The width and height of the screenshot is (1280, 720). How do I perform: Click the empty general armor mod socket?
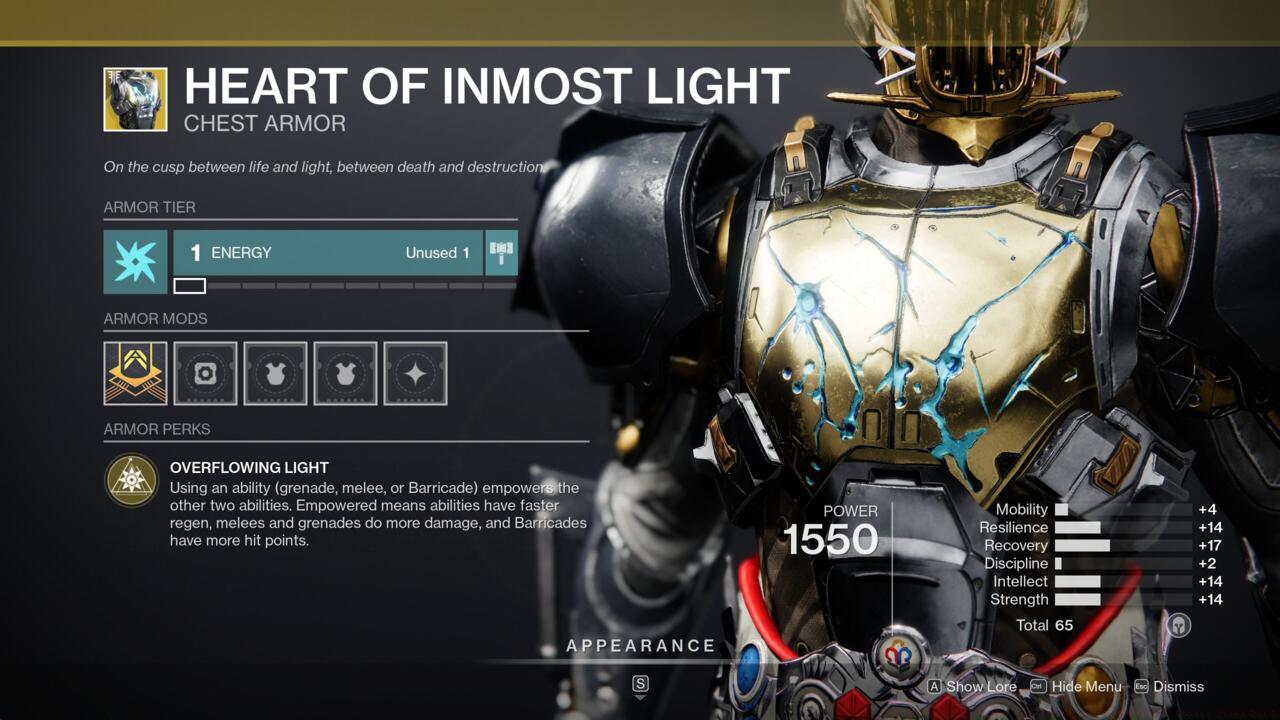point(205,372)
